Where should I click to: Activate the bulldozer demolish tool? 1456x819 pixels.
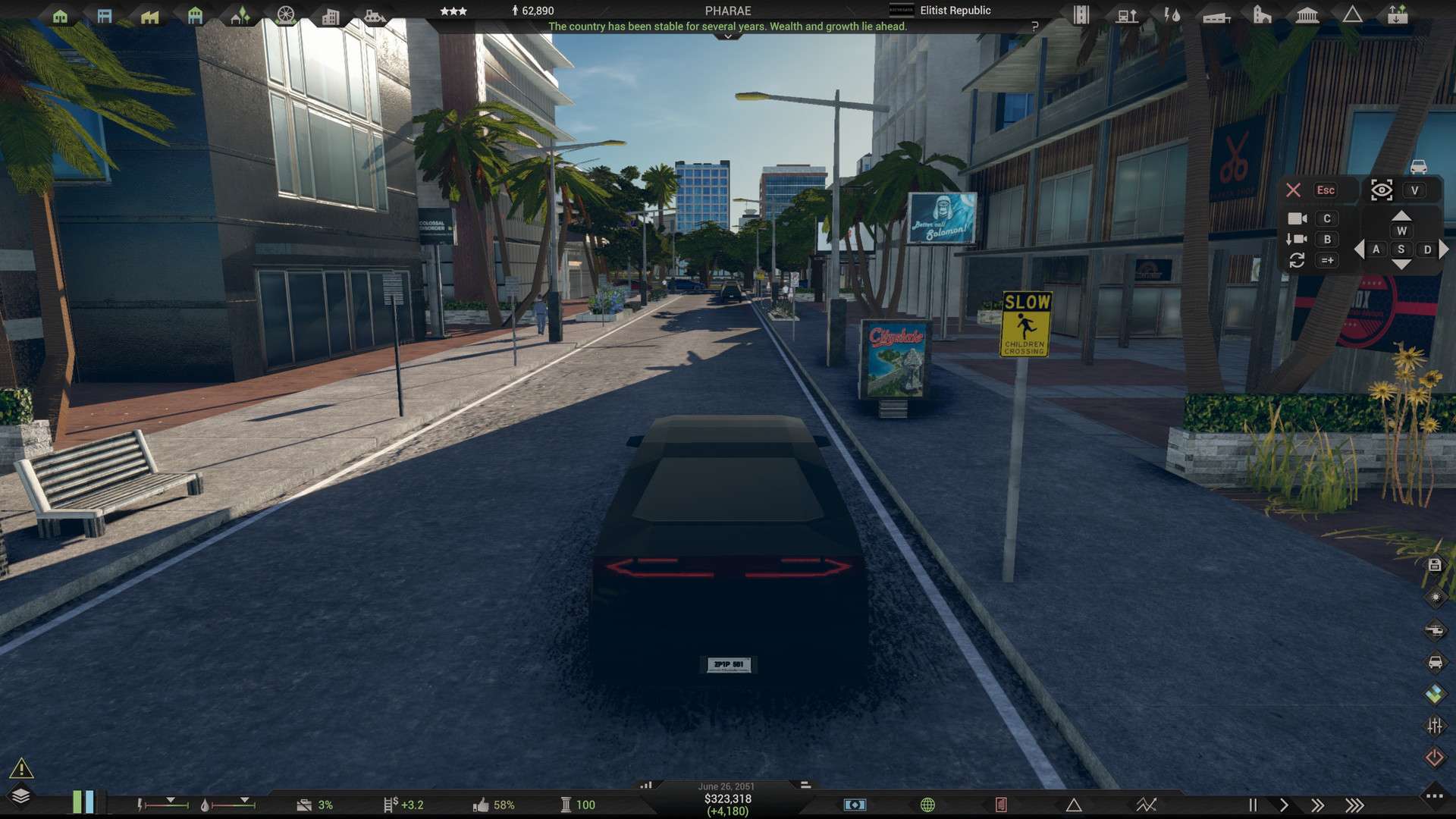point(375,16)
